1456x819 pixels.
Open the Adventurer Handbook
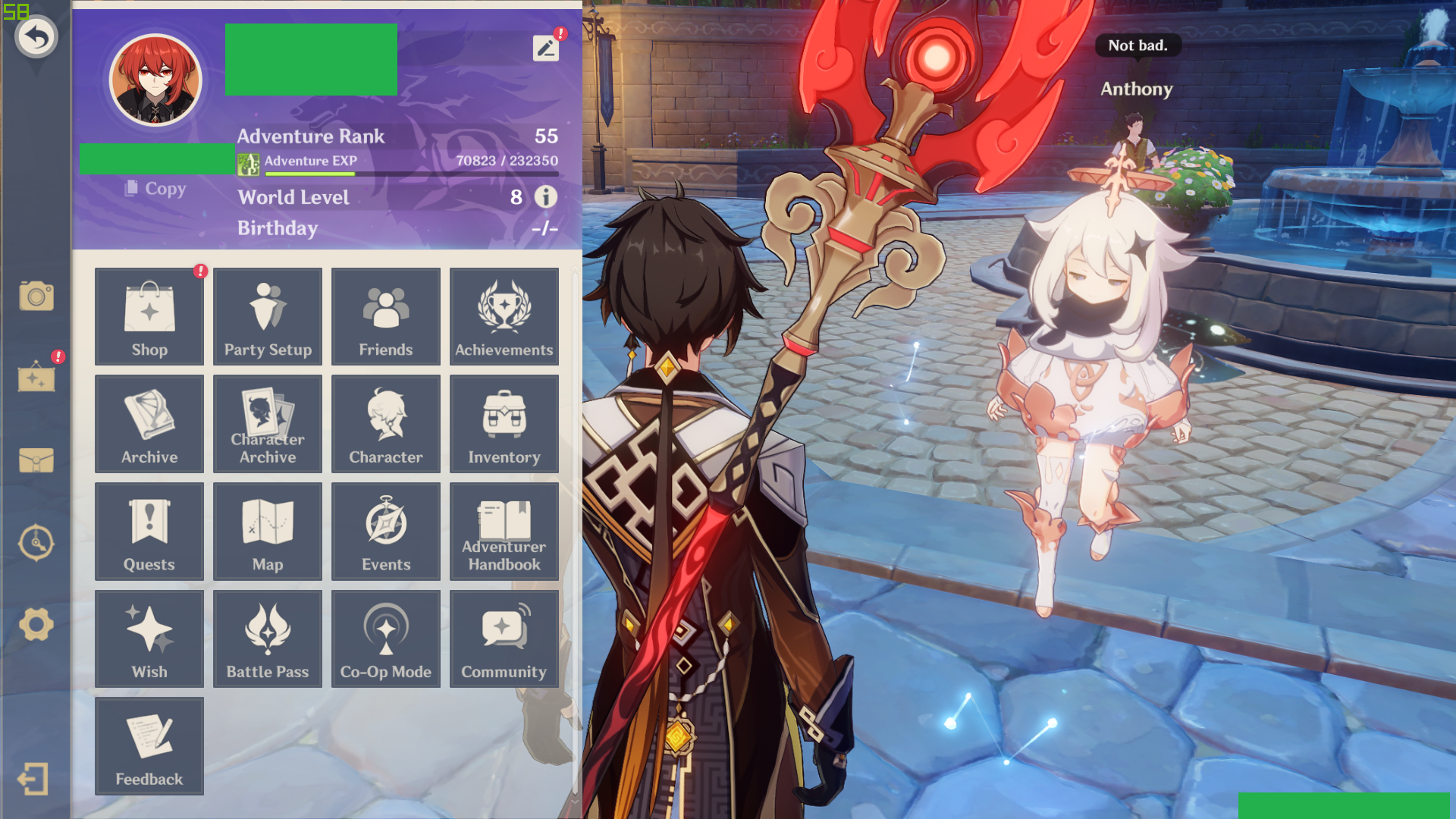click(x=504, y=531)
